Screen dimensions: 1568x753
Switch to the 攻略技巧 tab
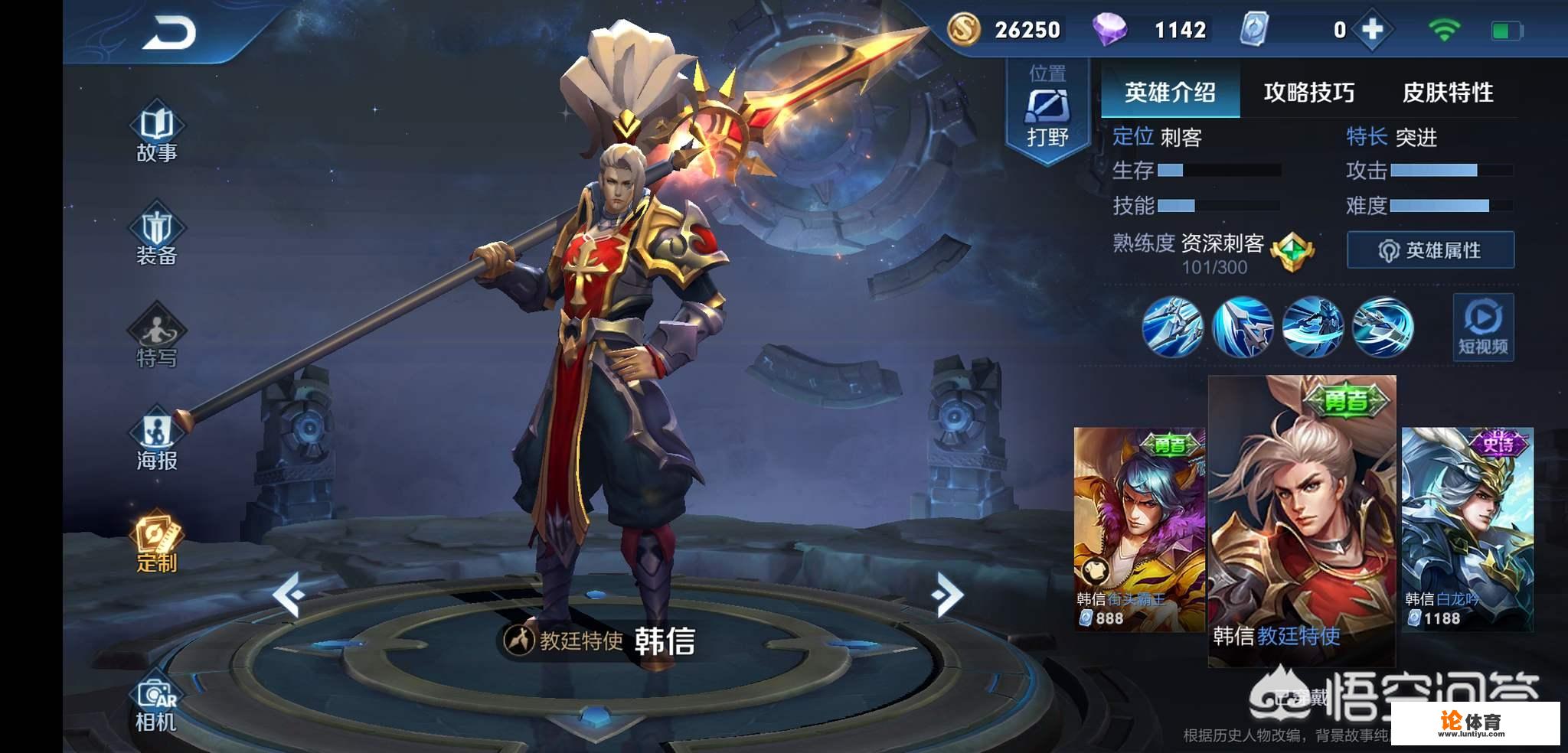pos(1308,92)
